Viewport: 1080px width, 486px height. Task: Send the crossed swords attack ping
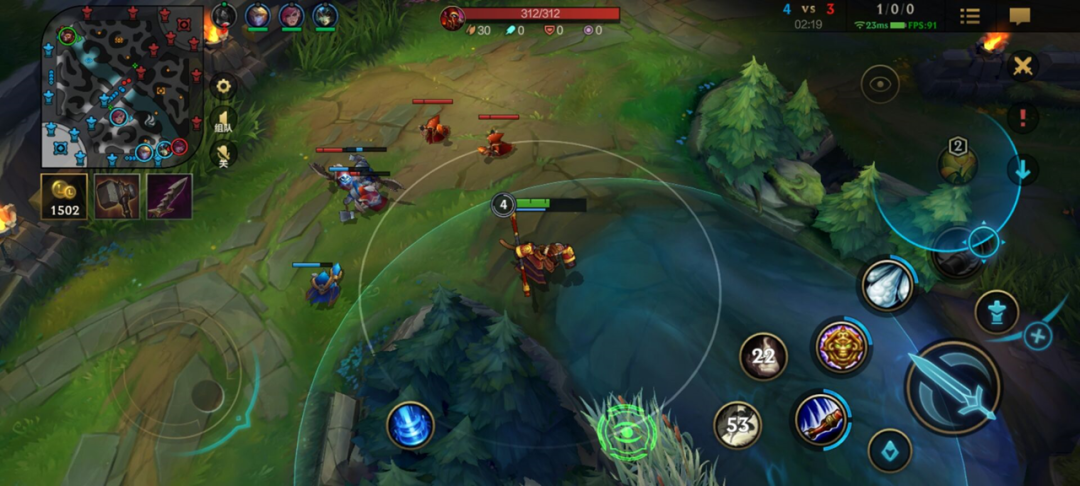1022,66
